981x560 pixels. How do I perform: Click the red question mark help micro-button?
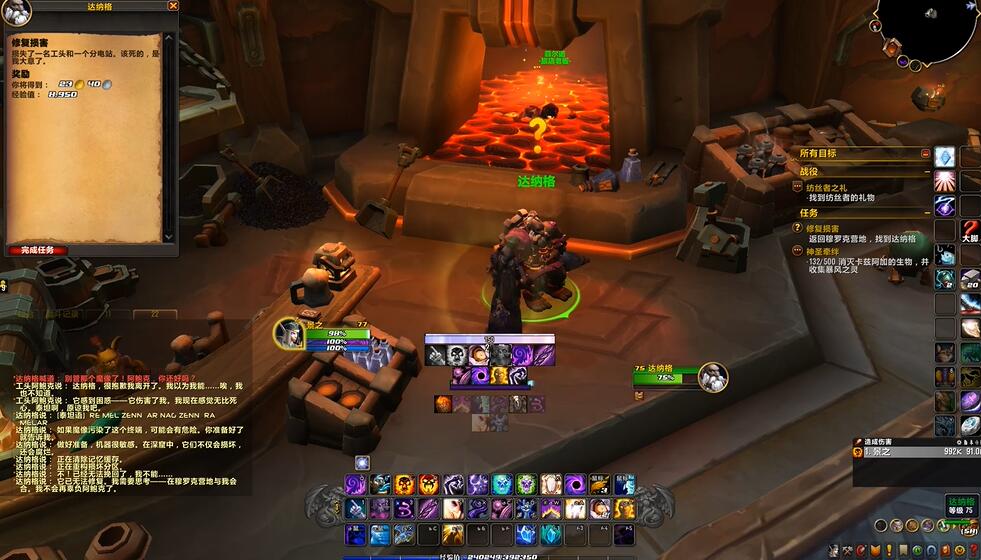(974, 550)
